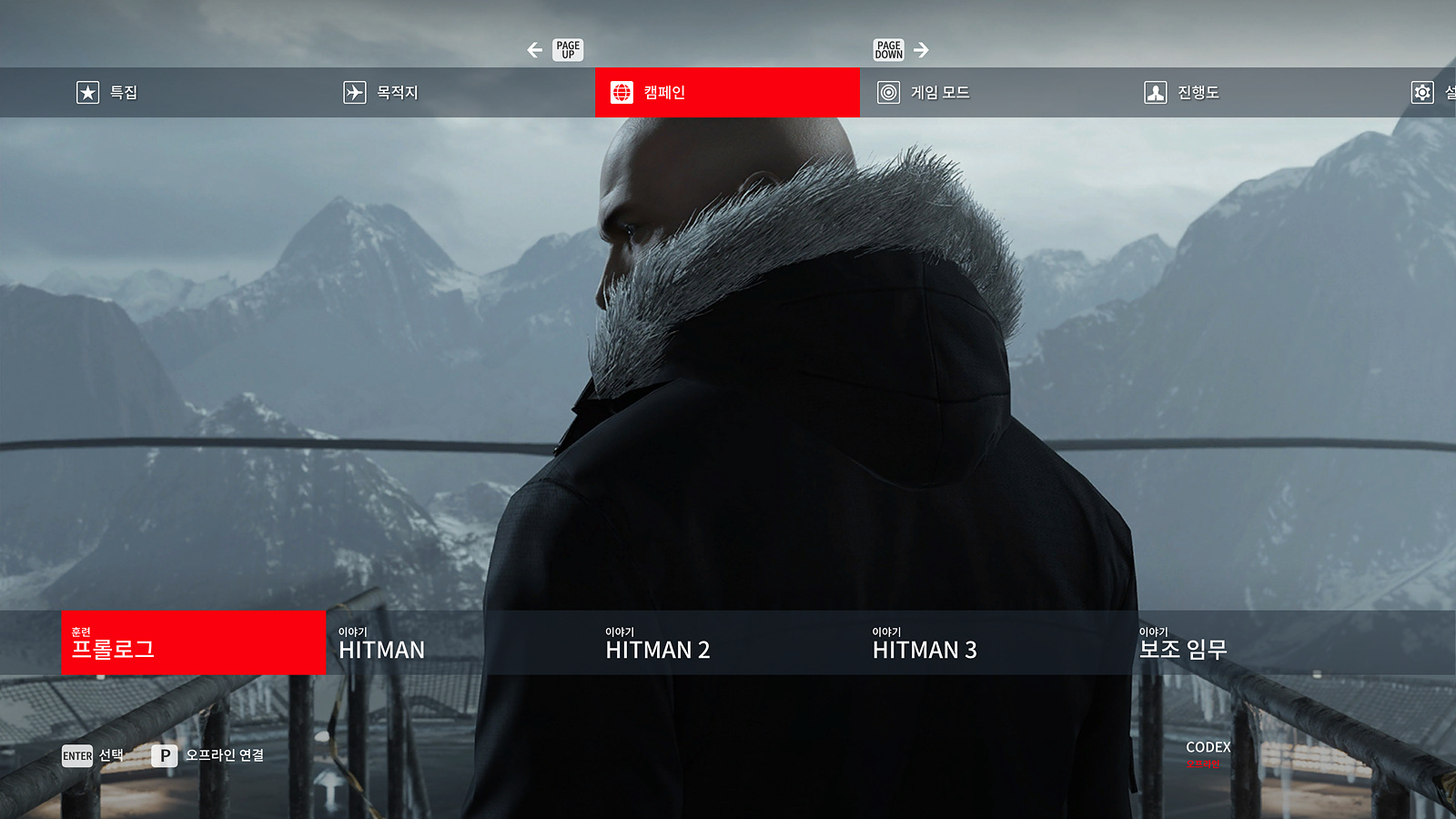Go to the 게임 모드 tab
Viewport: 1456px width, 819px height.
coord(924,92)
